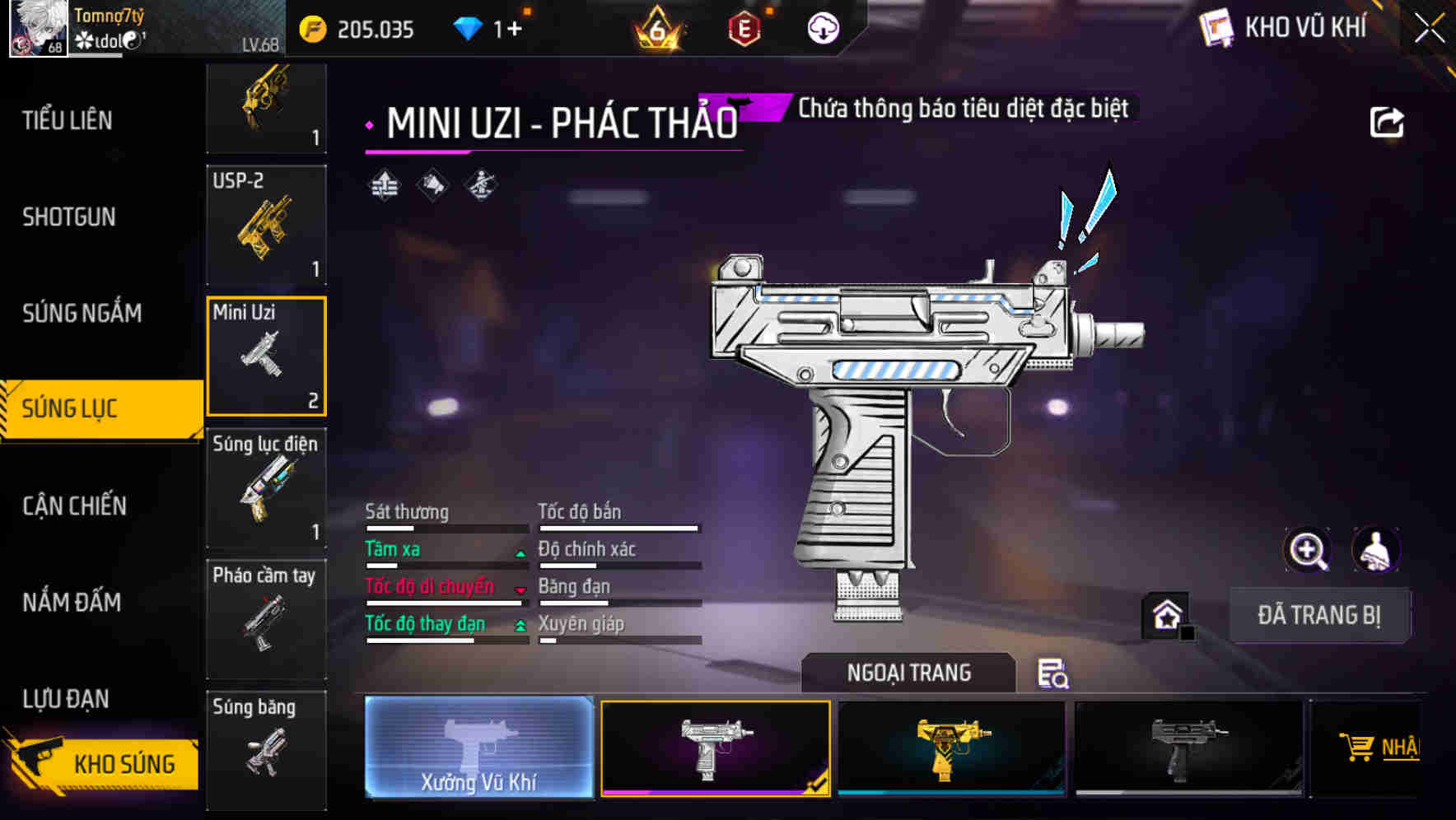Open the NGOẠI TRANG skins tab
1456x820 pixels.
tap(908, 673)
